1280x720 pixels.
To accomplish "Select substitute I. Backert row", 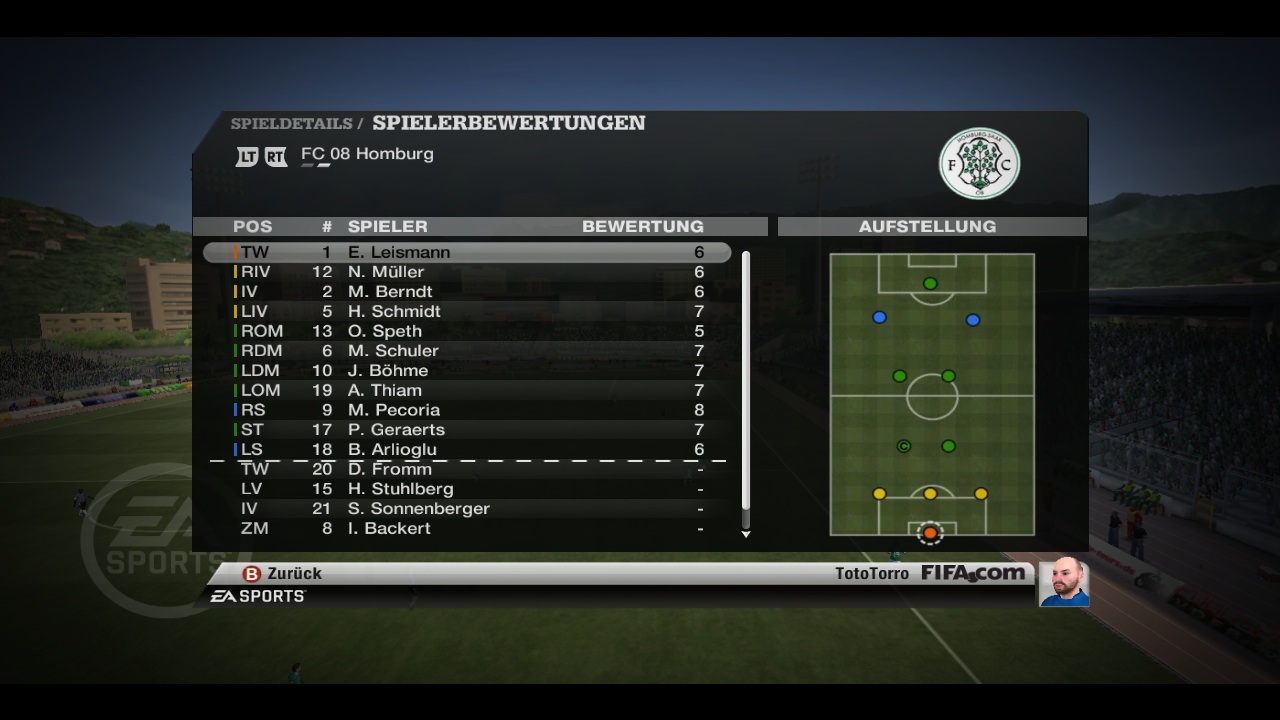I will (467, 528).
